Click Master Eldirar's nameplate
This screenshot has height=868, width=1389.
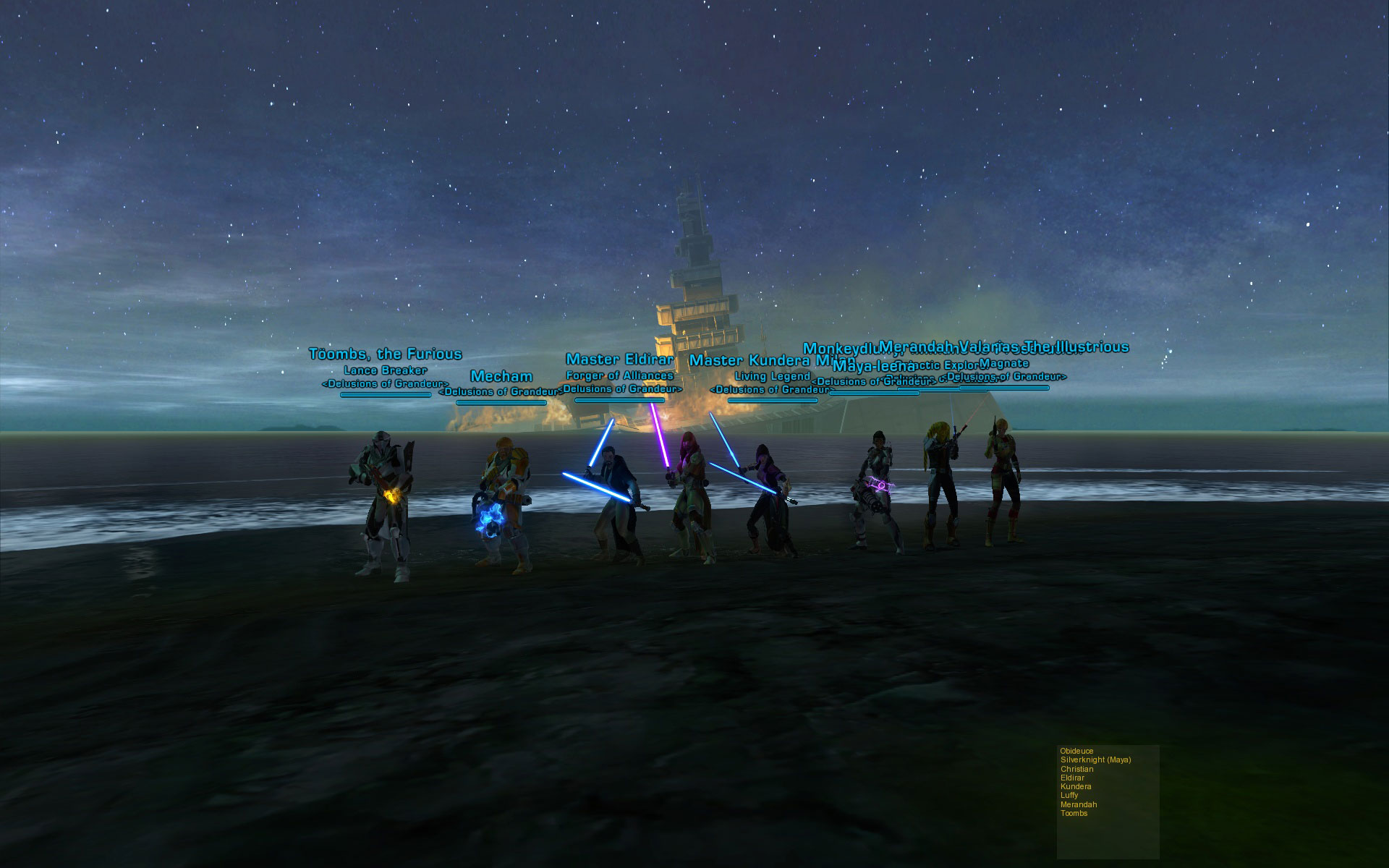pyautogui.click(x=619, y=359)
